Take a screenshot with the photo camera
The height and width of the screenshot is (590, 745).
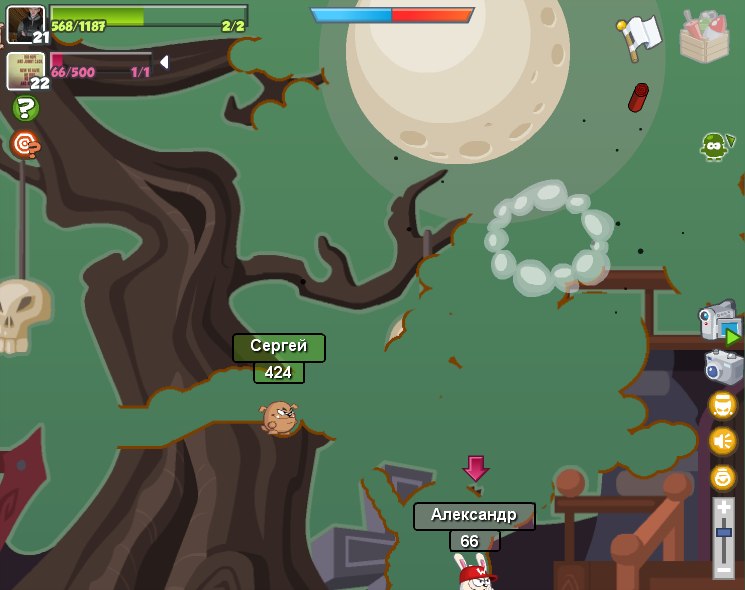click(x=723, y=367)
